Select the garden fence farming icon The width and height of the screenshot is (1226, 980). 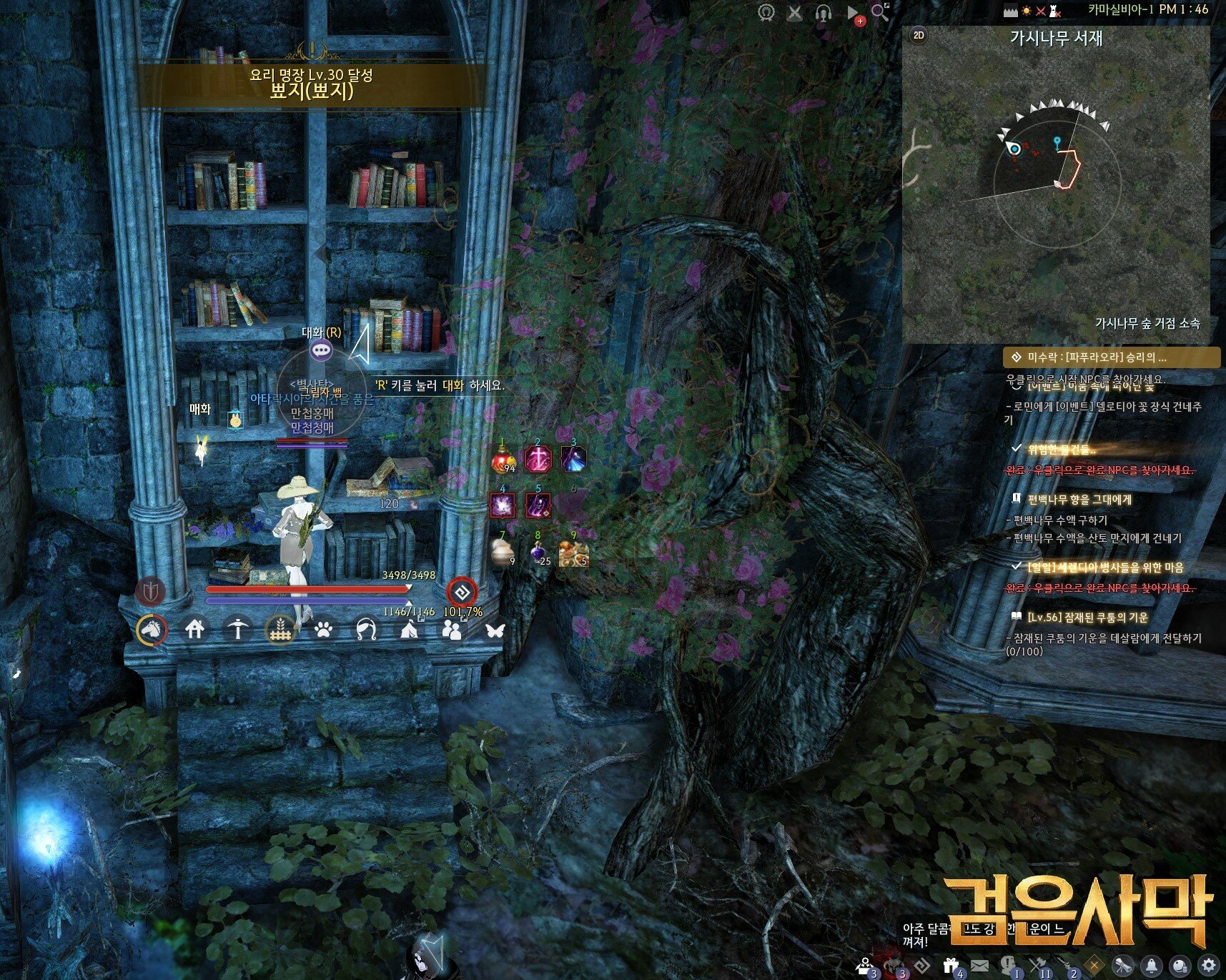(x=280, y=630)
